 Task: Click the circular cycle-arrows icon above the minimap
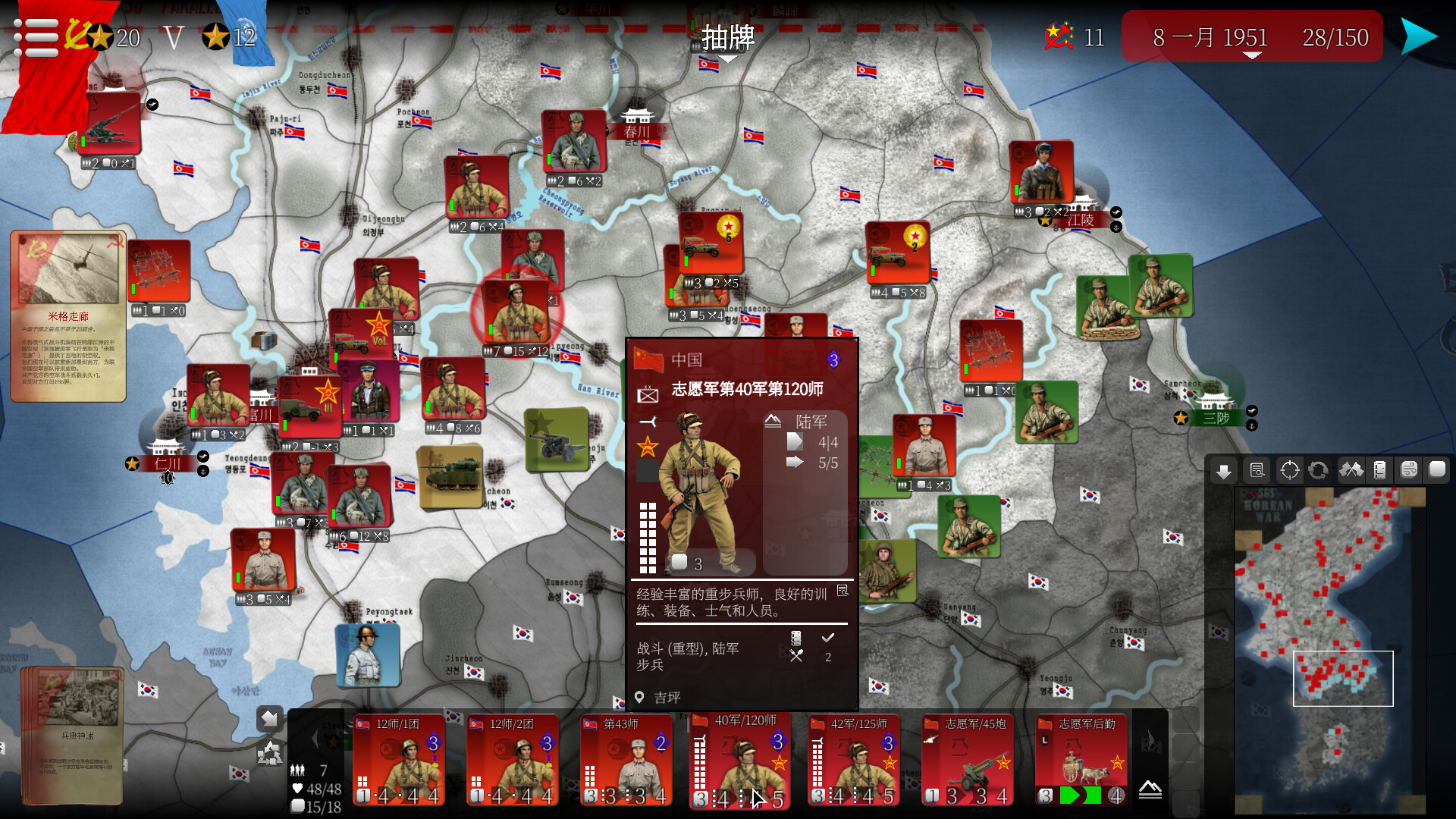tap(1317, 470)
